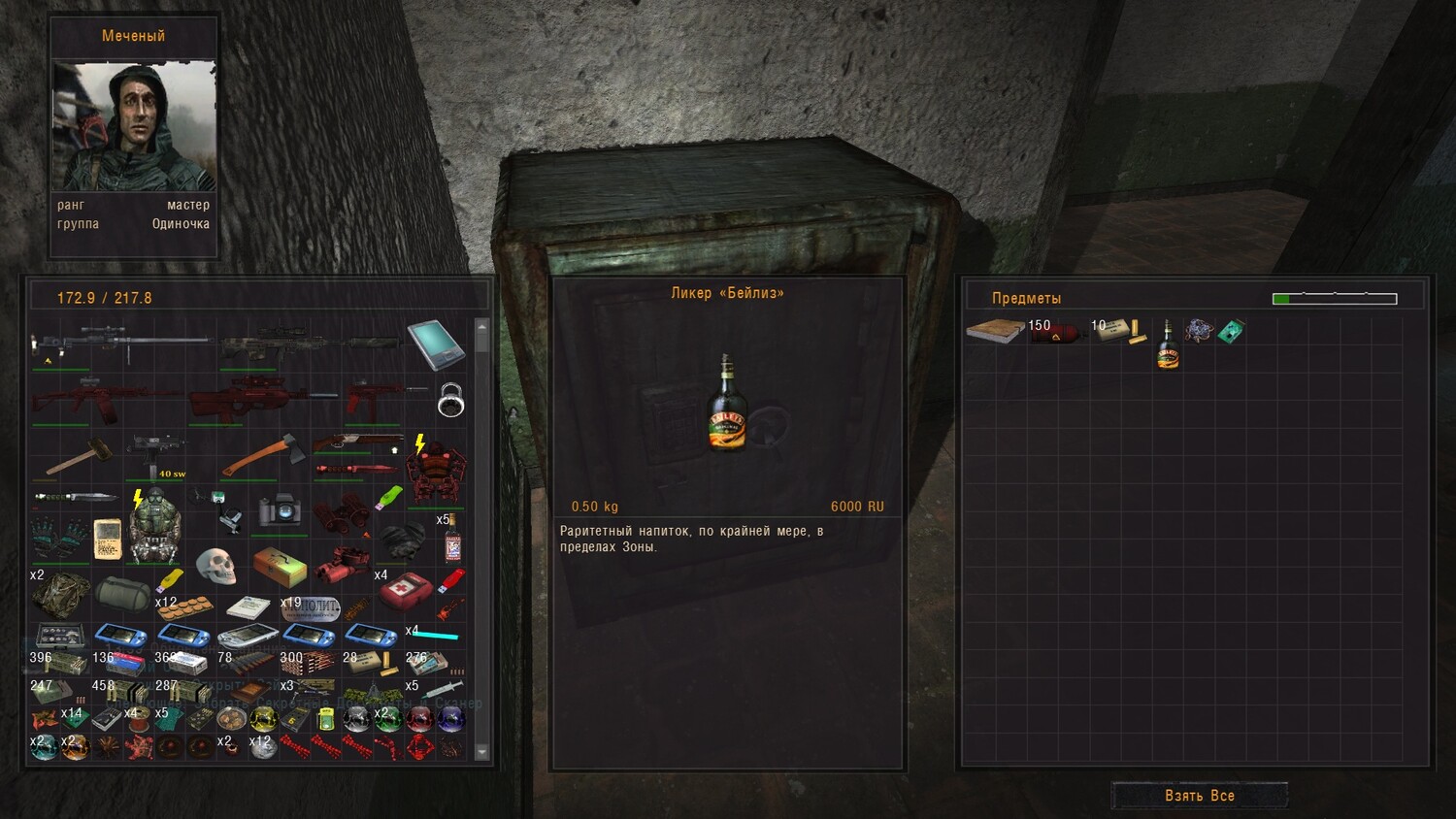1456x819 pixels.
Task: Choose the vodka bottle stack of five
Action: coord(451,540)
